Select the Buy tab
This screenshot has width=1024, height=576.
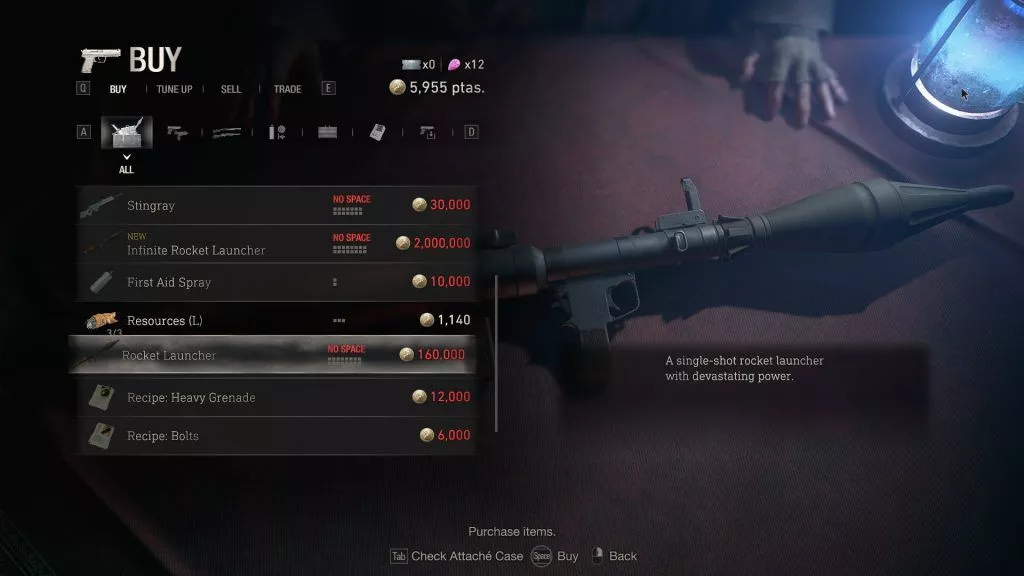point(118,89)
